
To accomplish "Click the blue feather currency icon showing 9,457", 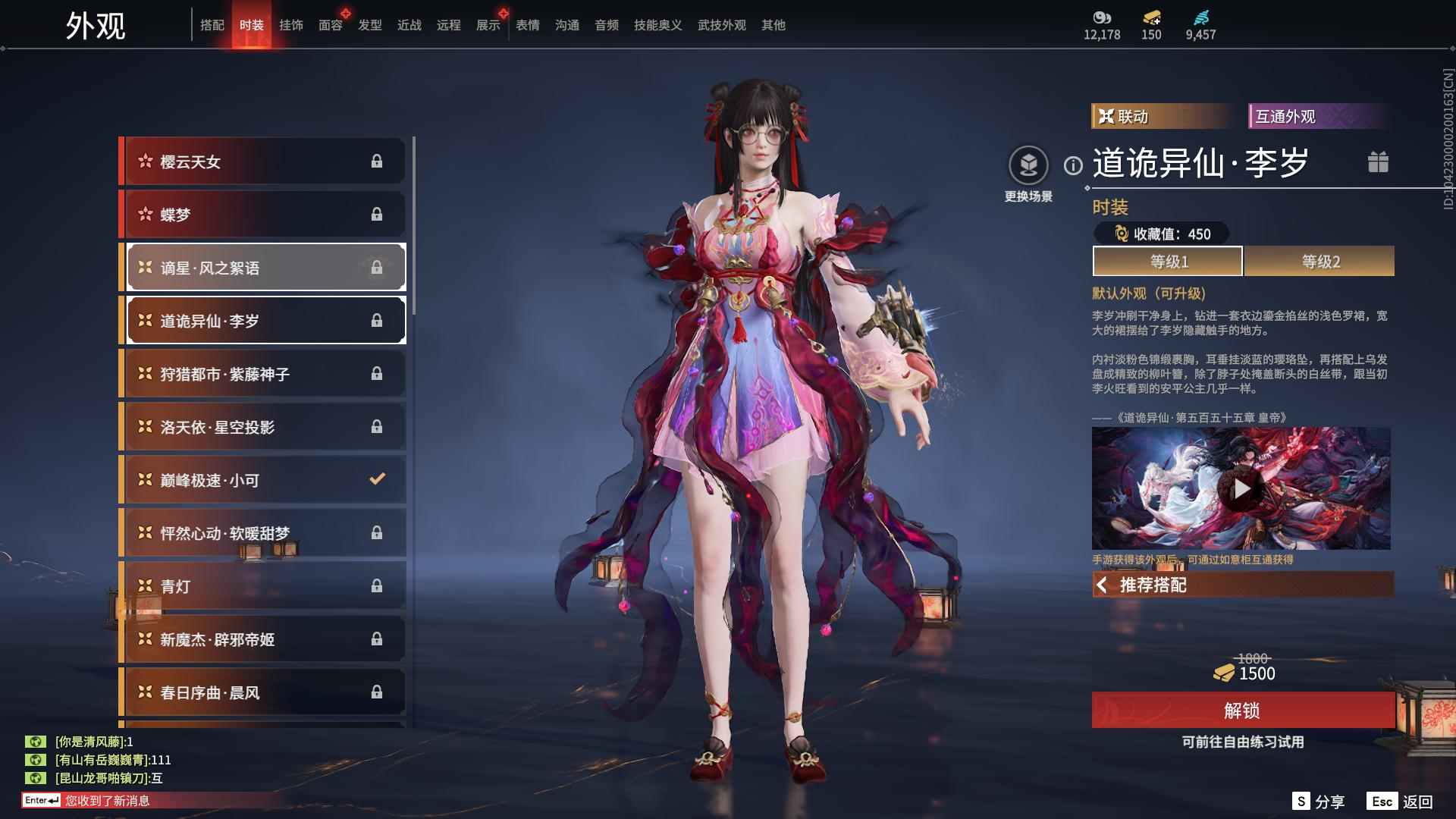I will pos(1202,18).
